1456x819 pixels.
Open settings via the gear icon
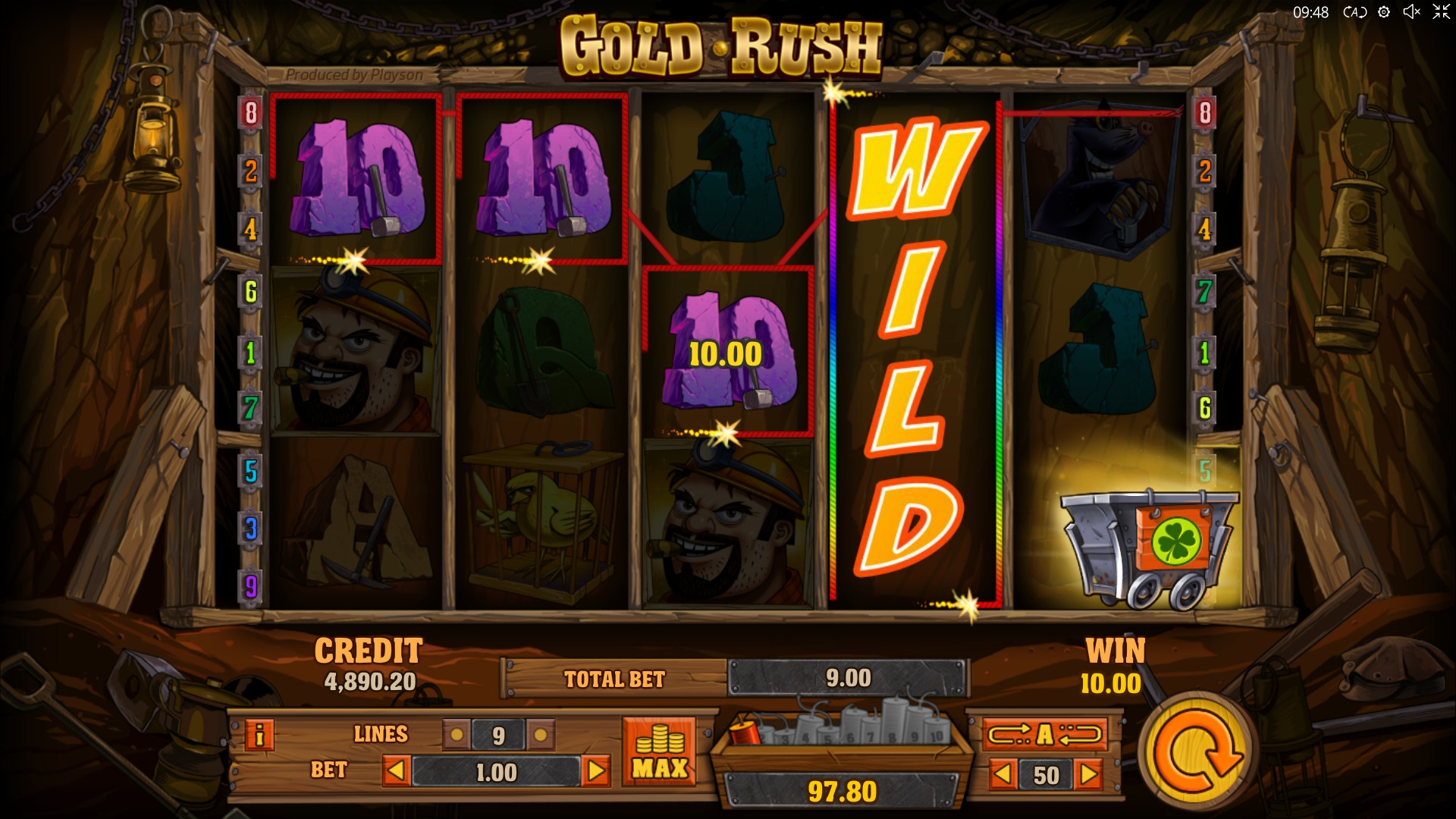click(x=1384, y=12)
